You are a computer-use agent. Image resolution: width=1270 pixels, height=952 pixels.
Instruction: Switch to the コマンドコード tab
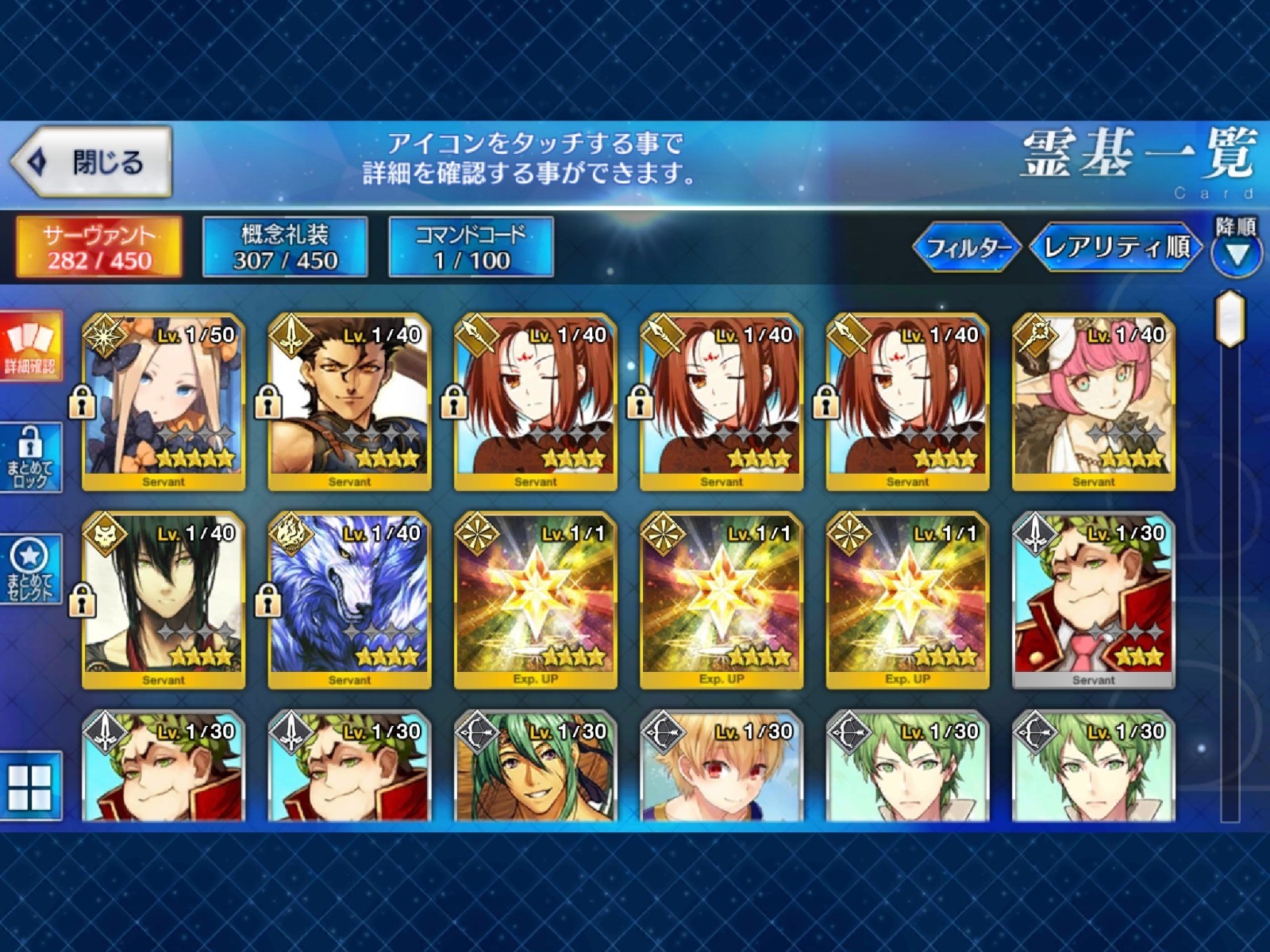click(x=468, y=248)
